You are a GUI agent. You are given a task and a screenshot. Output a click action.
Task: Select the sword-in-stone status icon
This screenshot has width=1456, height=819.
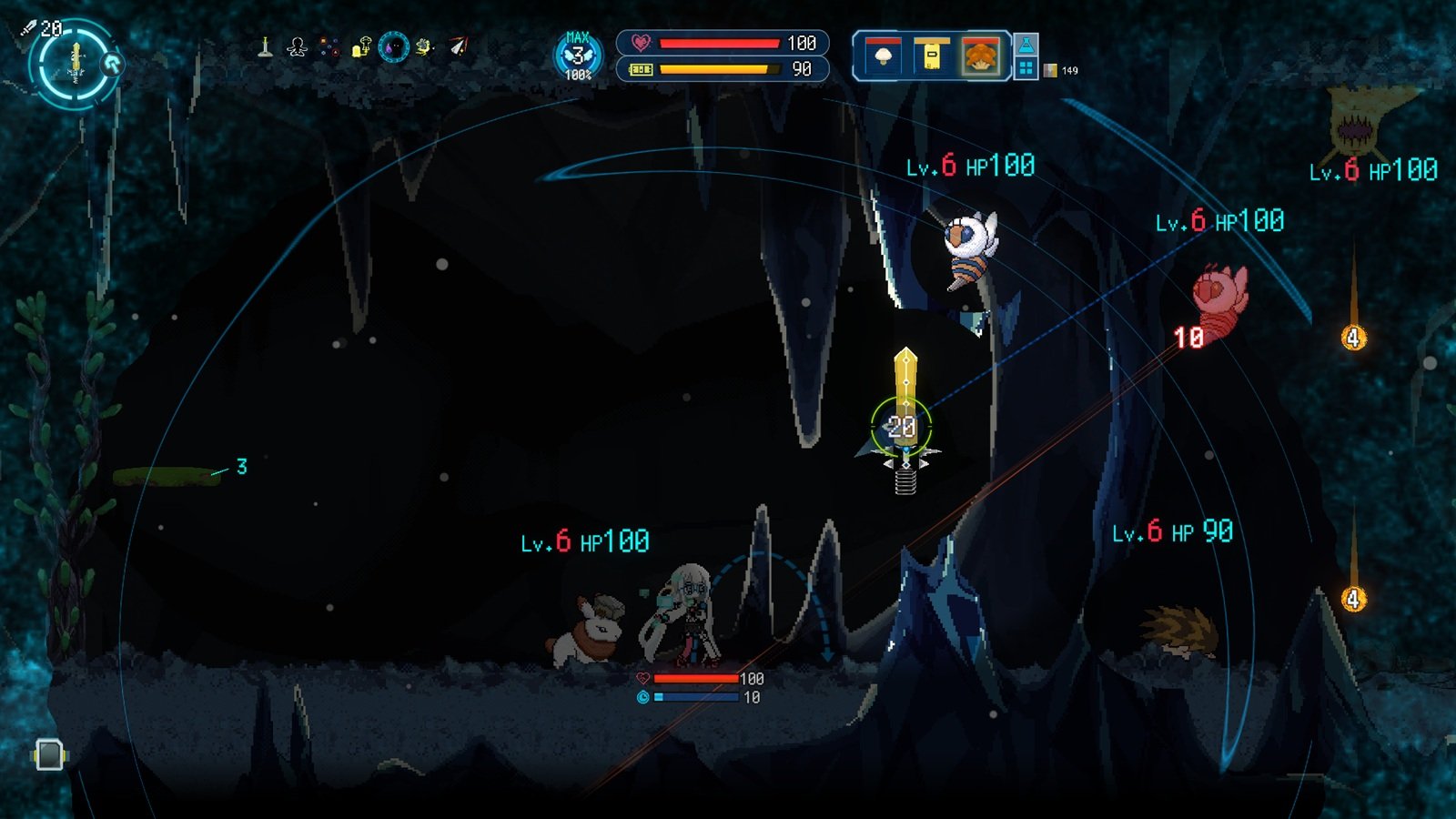coord(265,46)
